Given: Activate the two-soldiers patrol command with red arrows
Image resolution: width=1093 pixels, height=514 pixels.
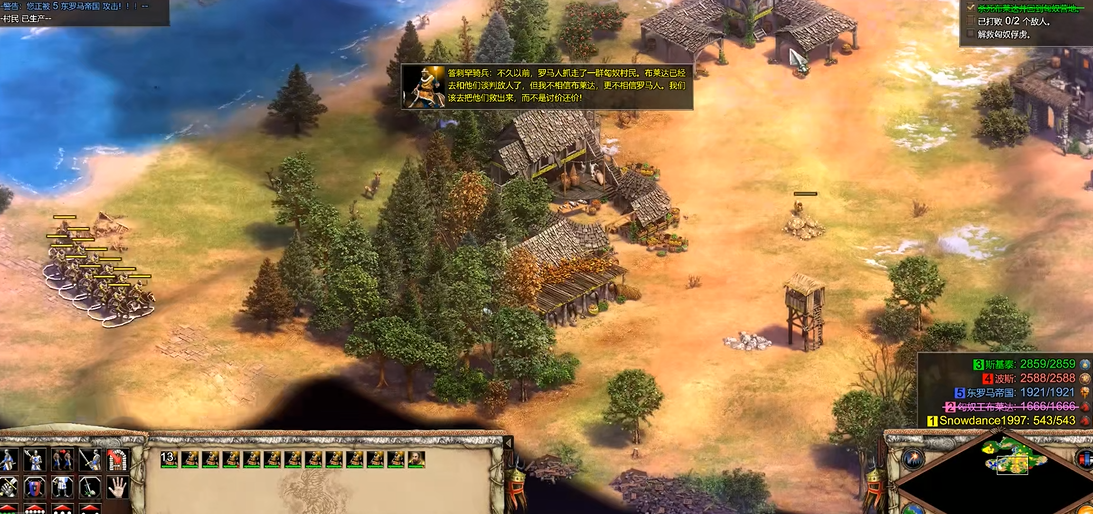Looking at the screenshot, I should tap(62, 460).
